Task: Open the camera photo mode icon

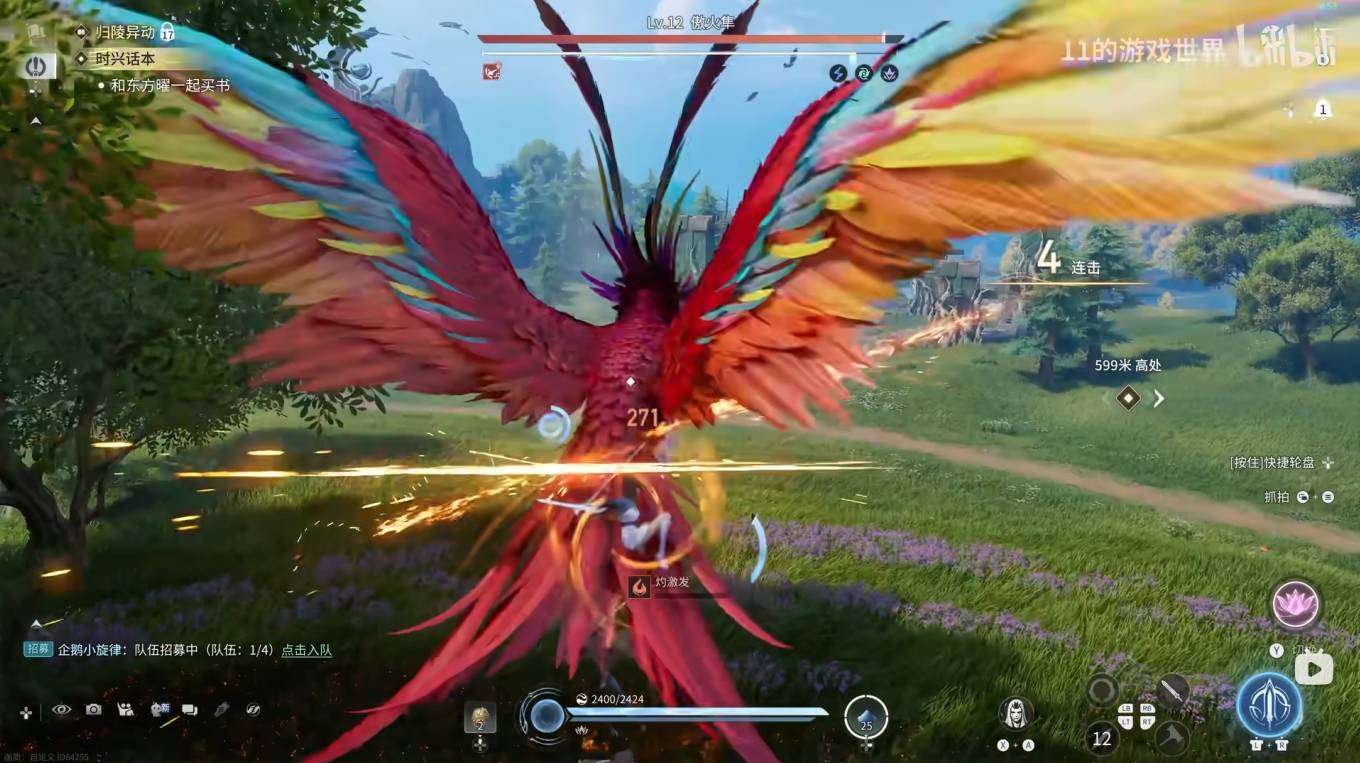Action: pos(93,709)
